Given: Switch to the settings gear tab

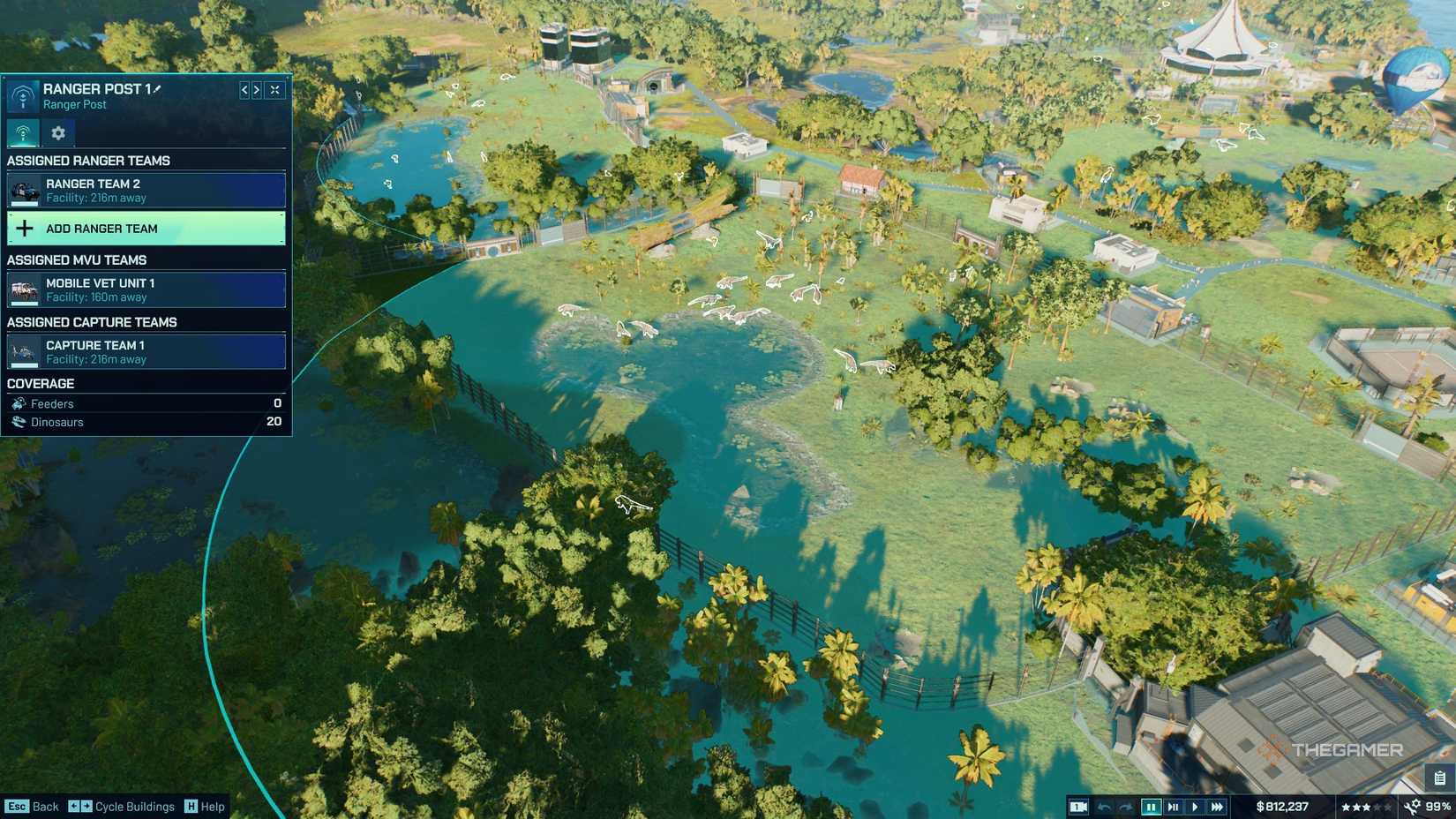Looking at the screenshot, I should click(x=58, y=134).
